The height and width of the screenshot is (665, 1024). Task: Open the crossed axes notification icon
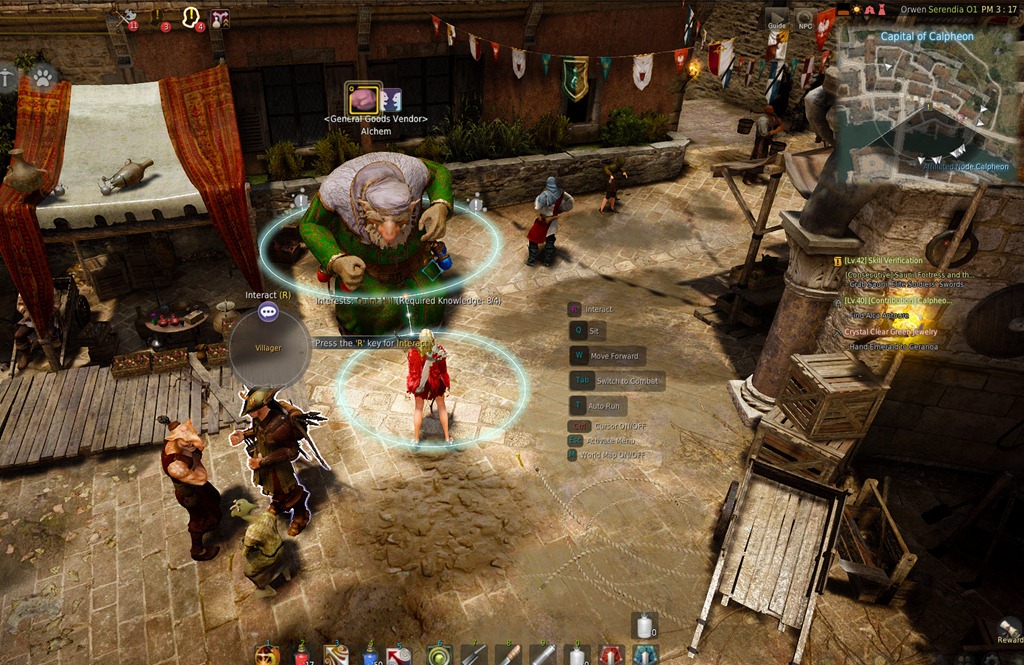128,18
